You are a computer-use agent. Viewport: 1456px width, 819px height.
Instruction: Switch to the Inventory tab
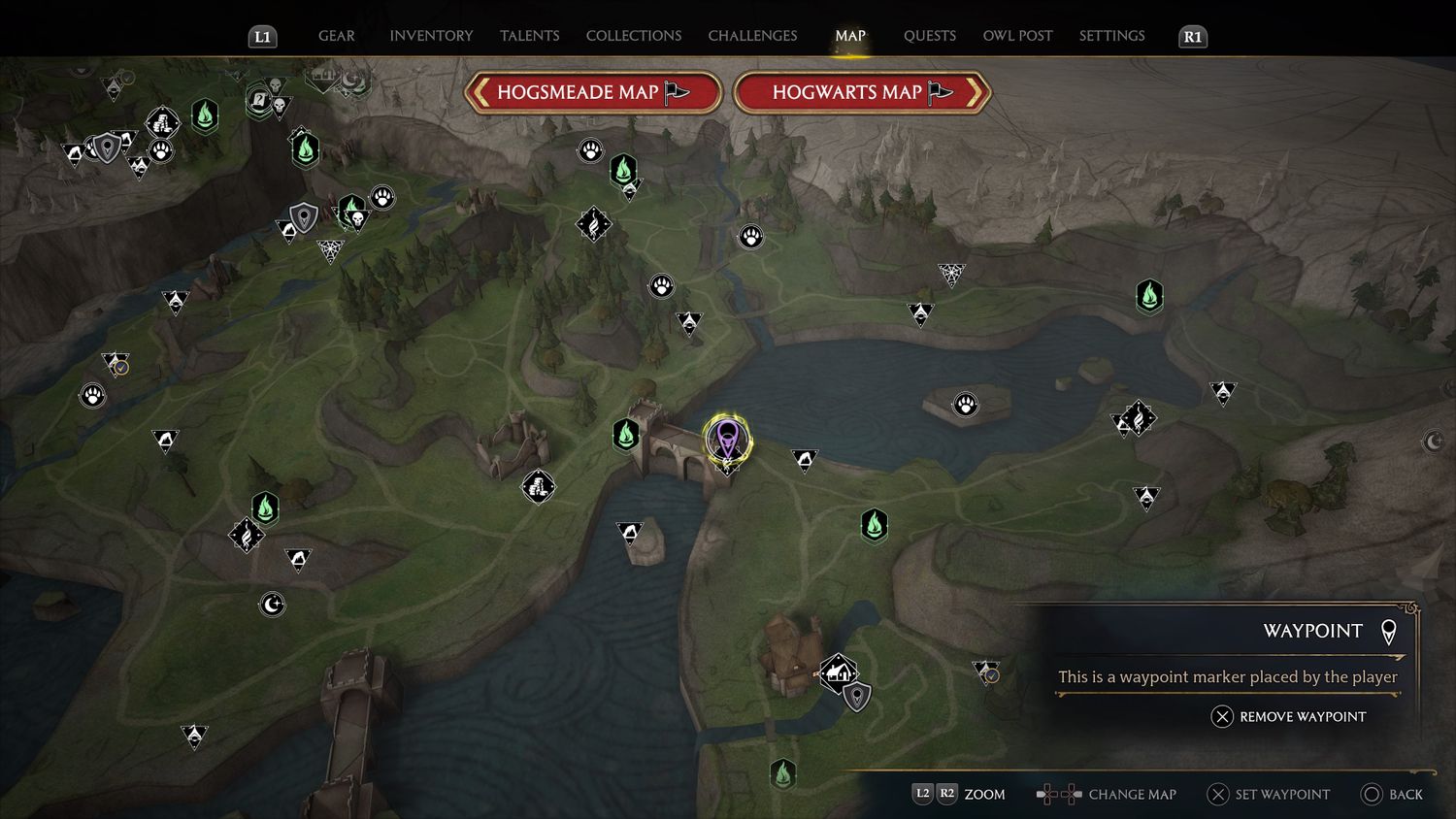pos(431,36)
